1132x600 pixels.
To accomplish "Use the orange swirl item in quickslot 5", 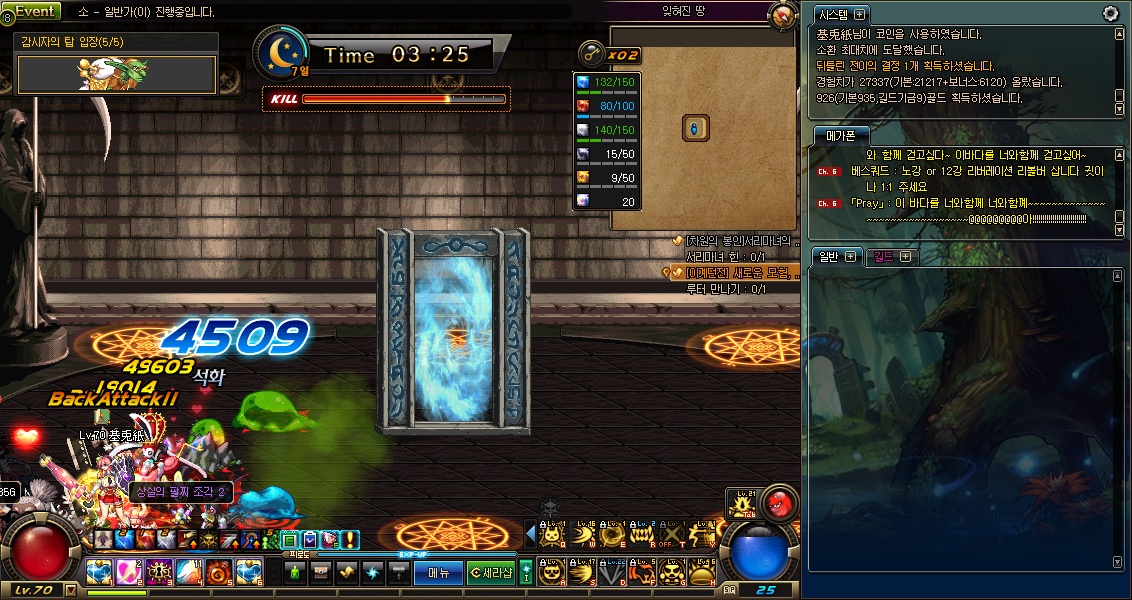I will [219, 572].
